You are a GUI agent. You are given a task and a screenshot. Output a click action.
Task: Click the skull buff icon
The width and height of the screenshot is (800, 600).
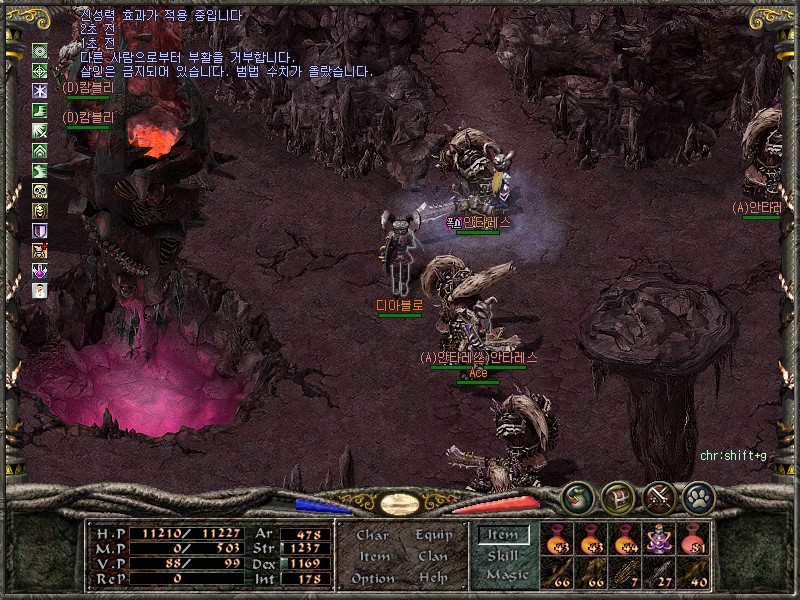(40, 191)
